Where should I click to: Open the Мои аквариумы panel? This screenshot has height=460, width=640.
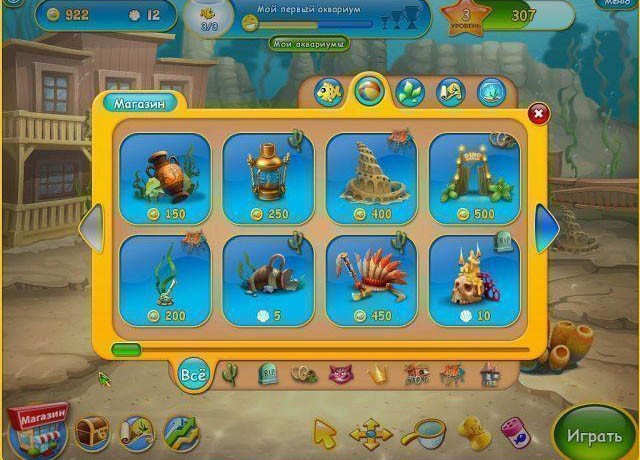coord(309,44)
